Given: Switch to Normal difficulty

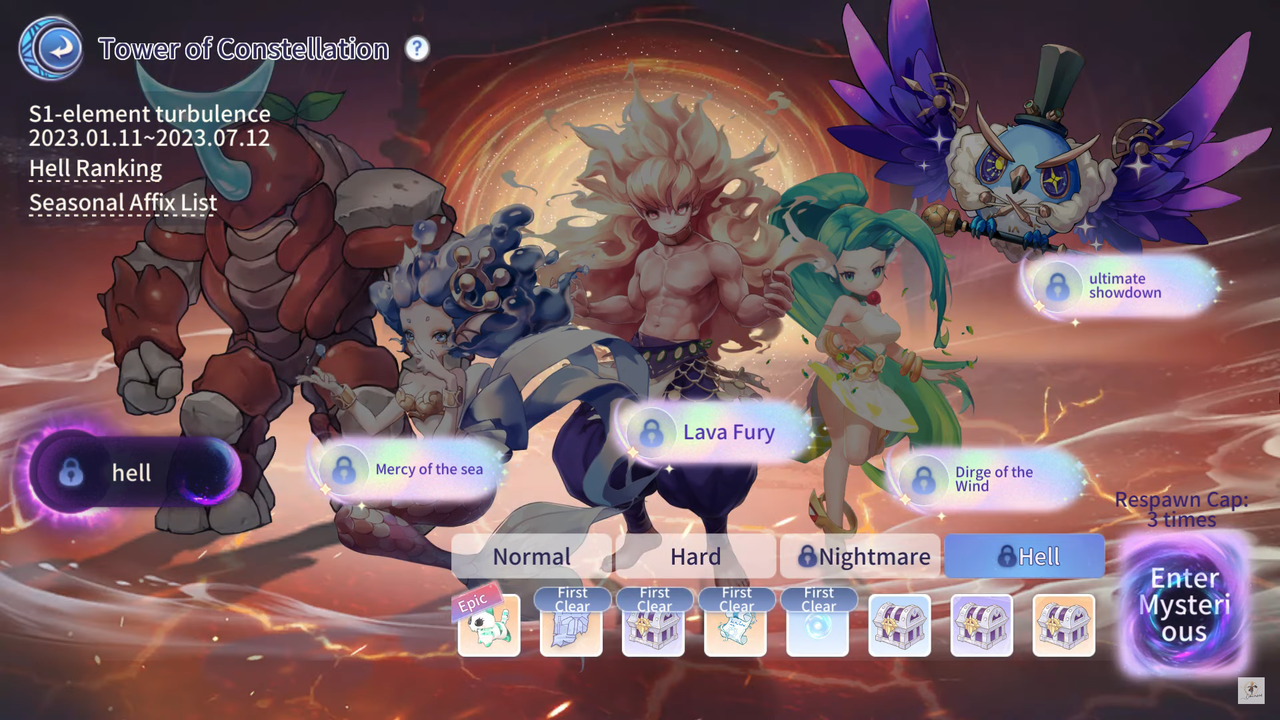Looking at the screenshot, I should [531, 557].
